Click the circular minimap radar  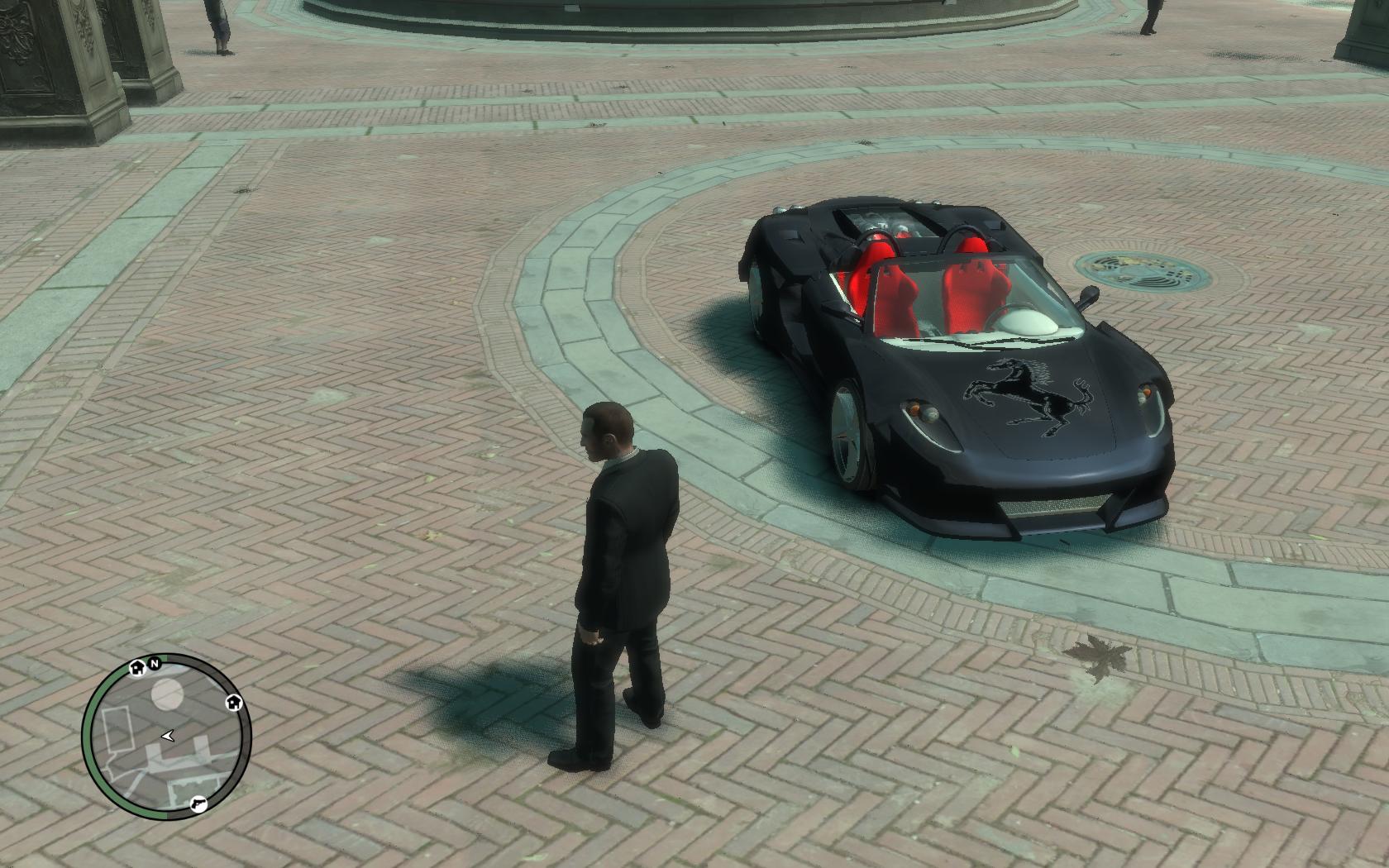(167, 737)
